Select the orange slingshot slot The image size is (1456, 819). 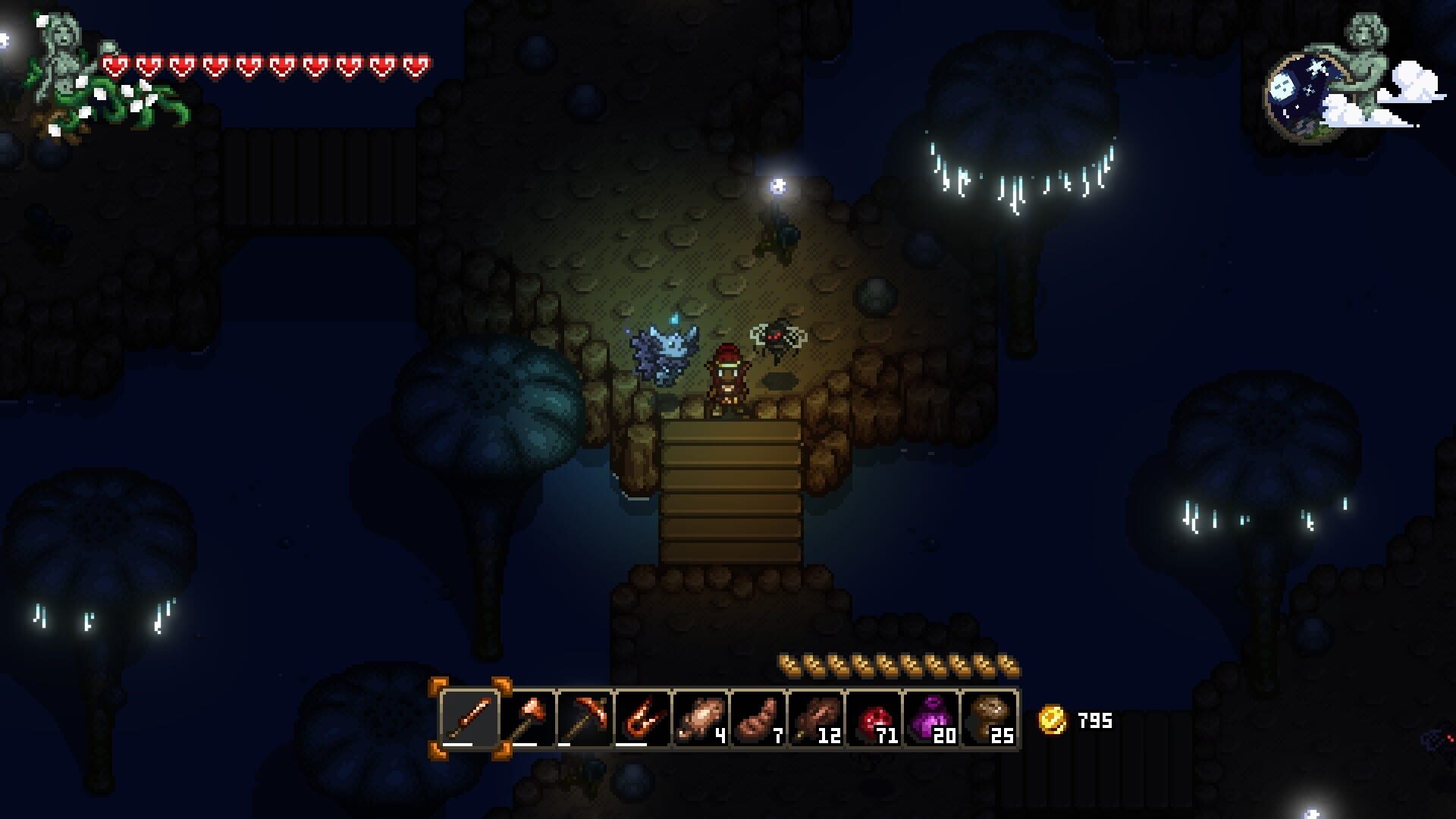[x=643, y=718]
